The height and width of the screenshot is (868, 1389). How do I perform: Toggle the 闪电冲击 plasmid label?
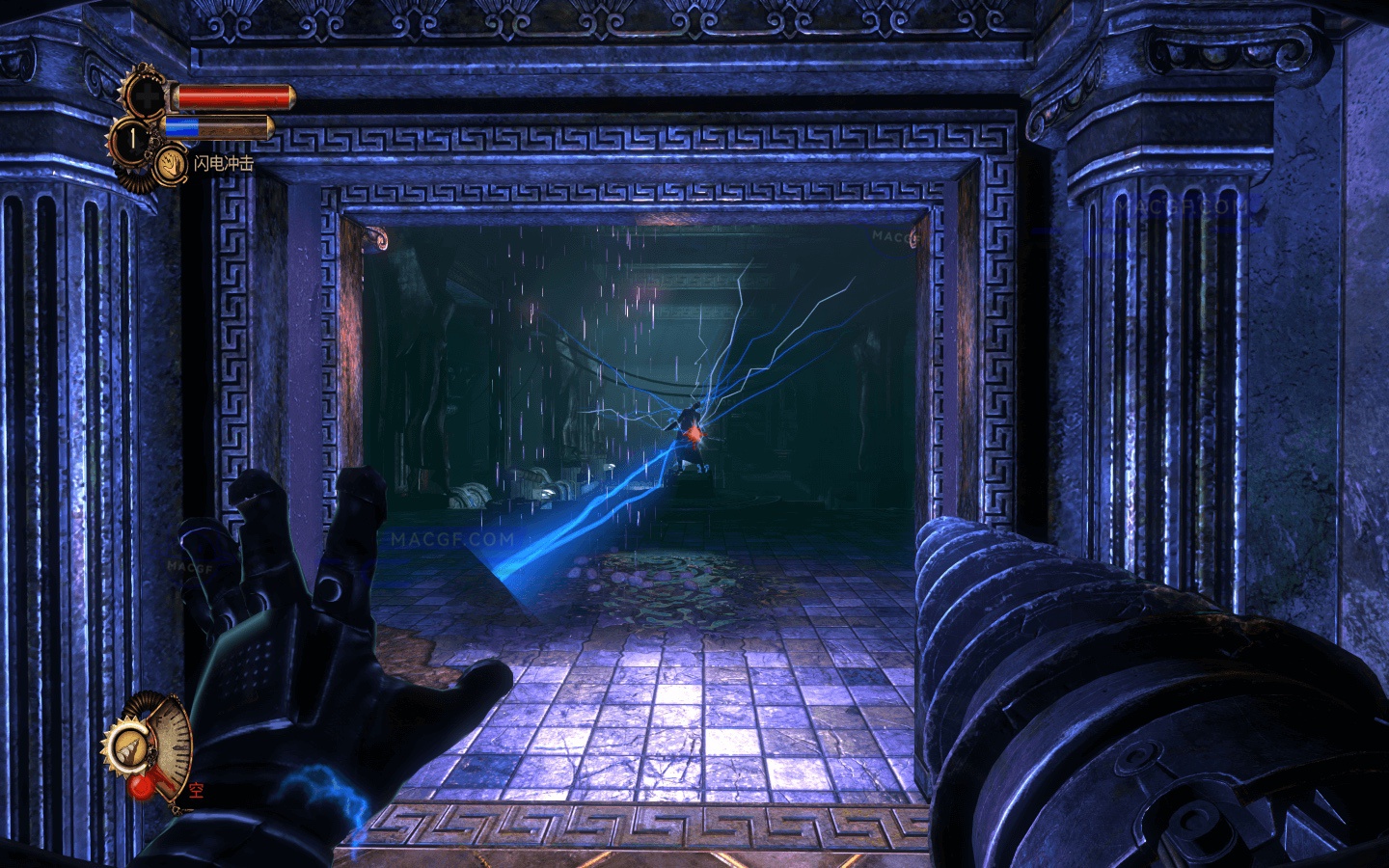(224, 161)
